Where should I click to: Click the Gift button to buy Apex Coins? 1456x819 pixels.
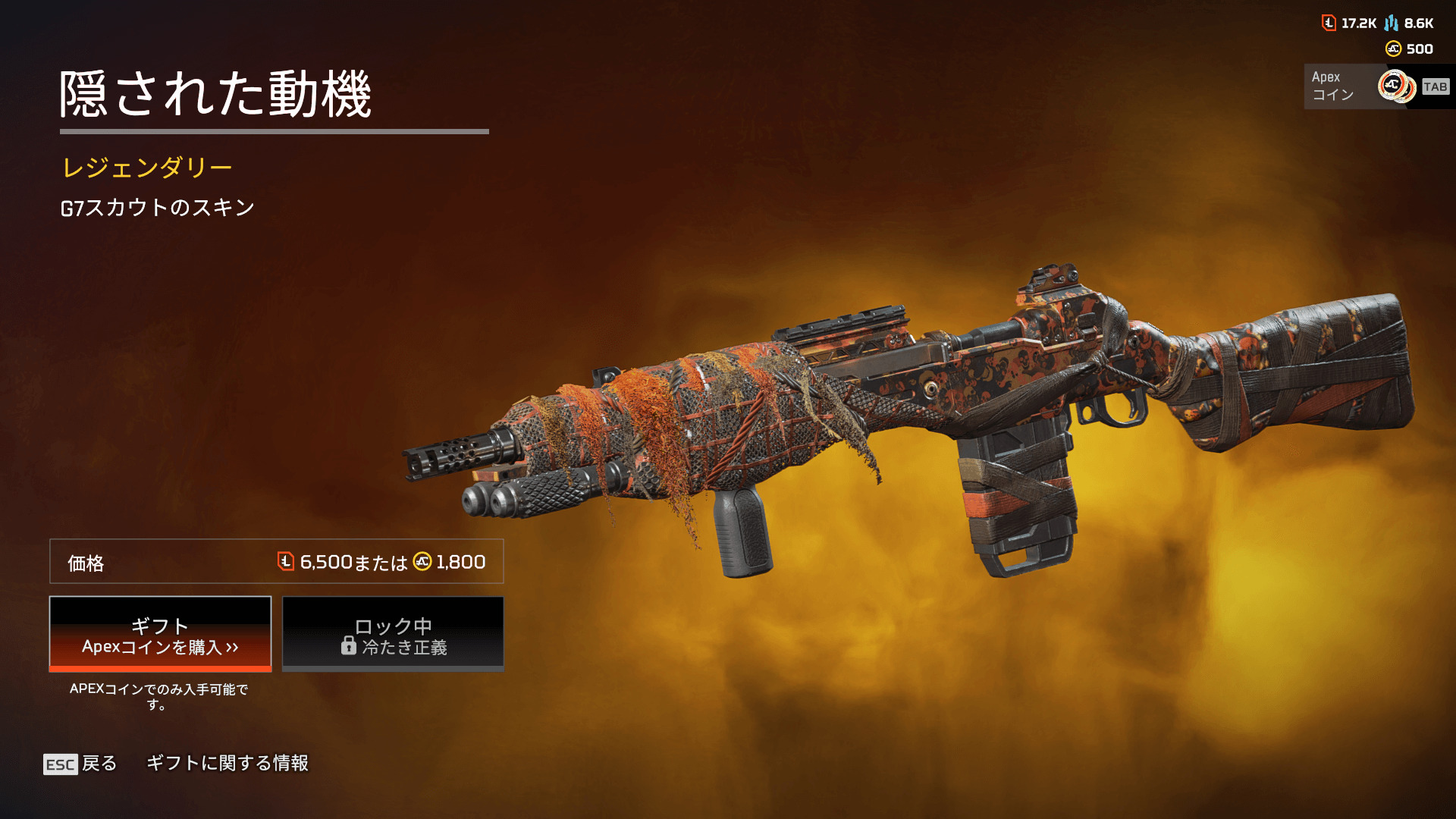(160, 634)
